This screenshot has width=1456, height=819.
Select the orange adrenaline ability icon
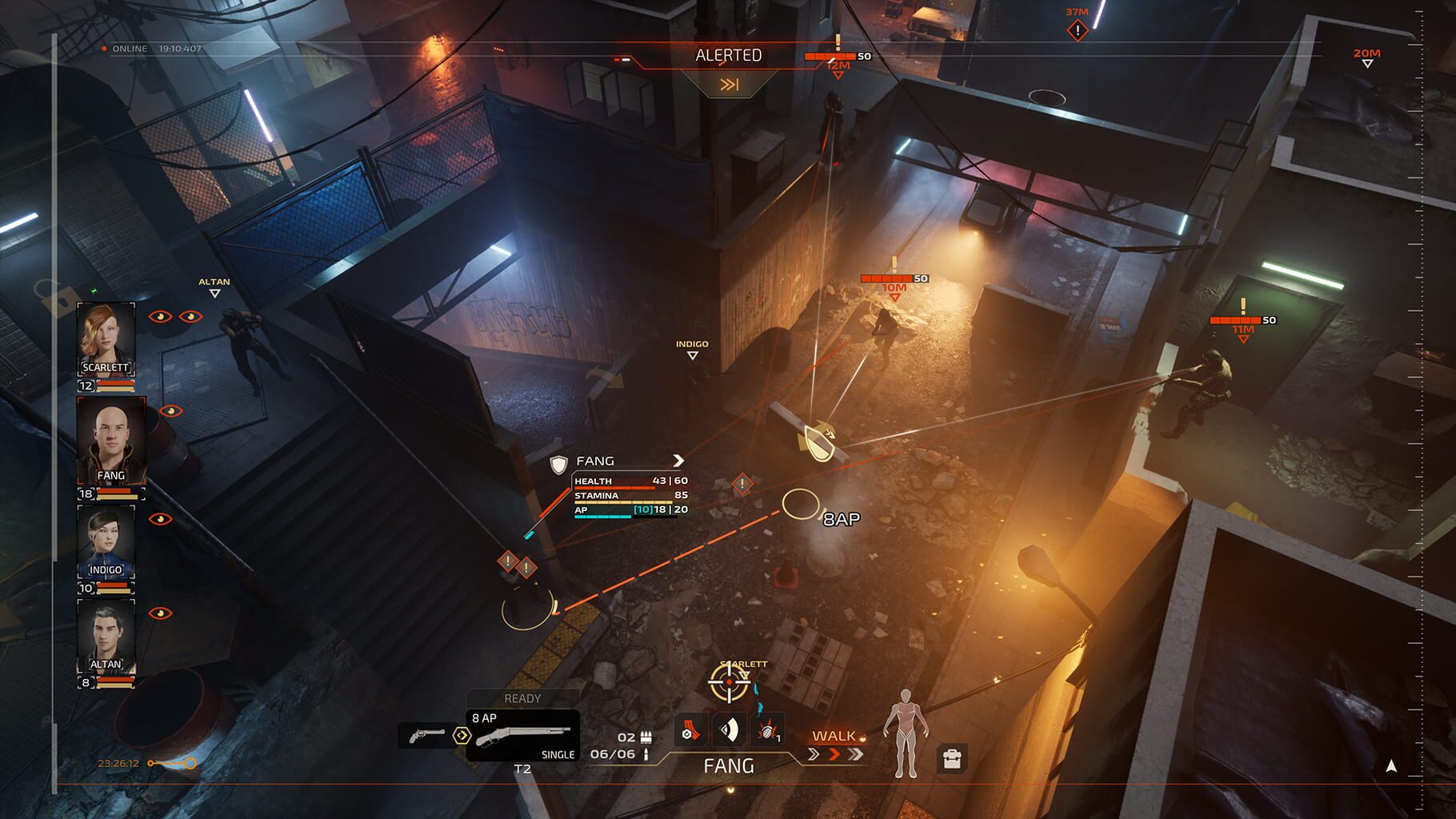[690, 730]
